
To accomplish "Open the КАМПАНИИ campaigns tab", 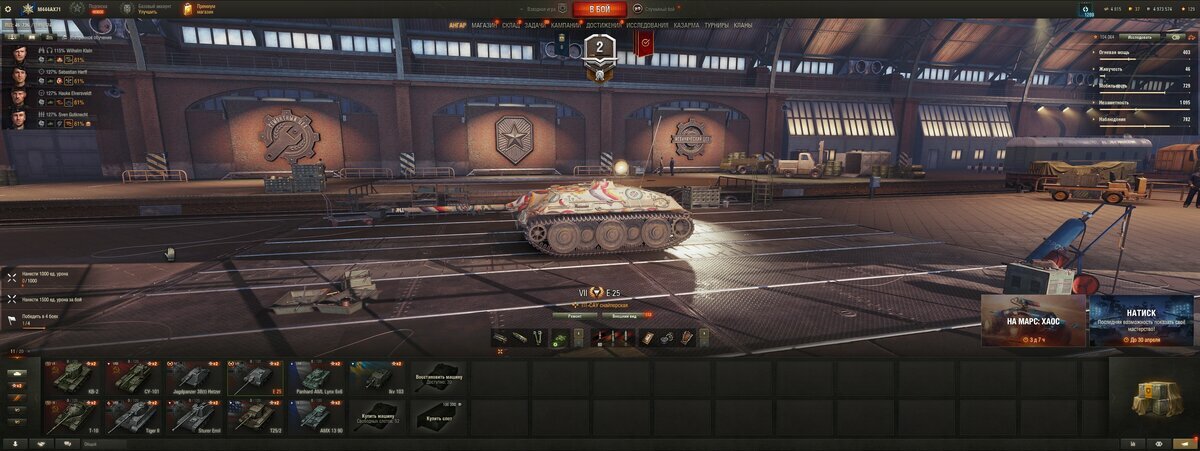I will [564, 25].
